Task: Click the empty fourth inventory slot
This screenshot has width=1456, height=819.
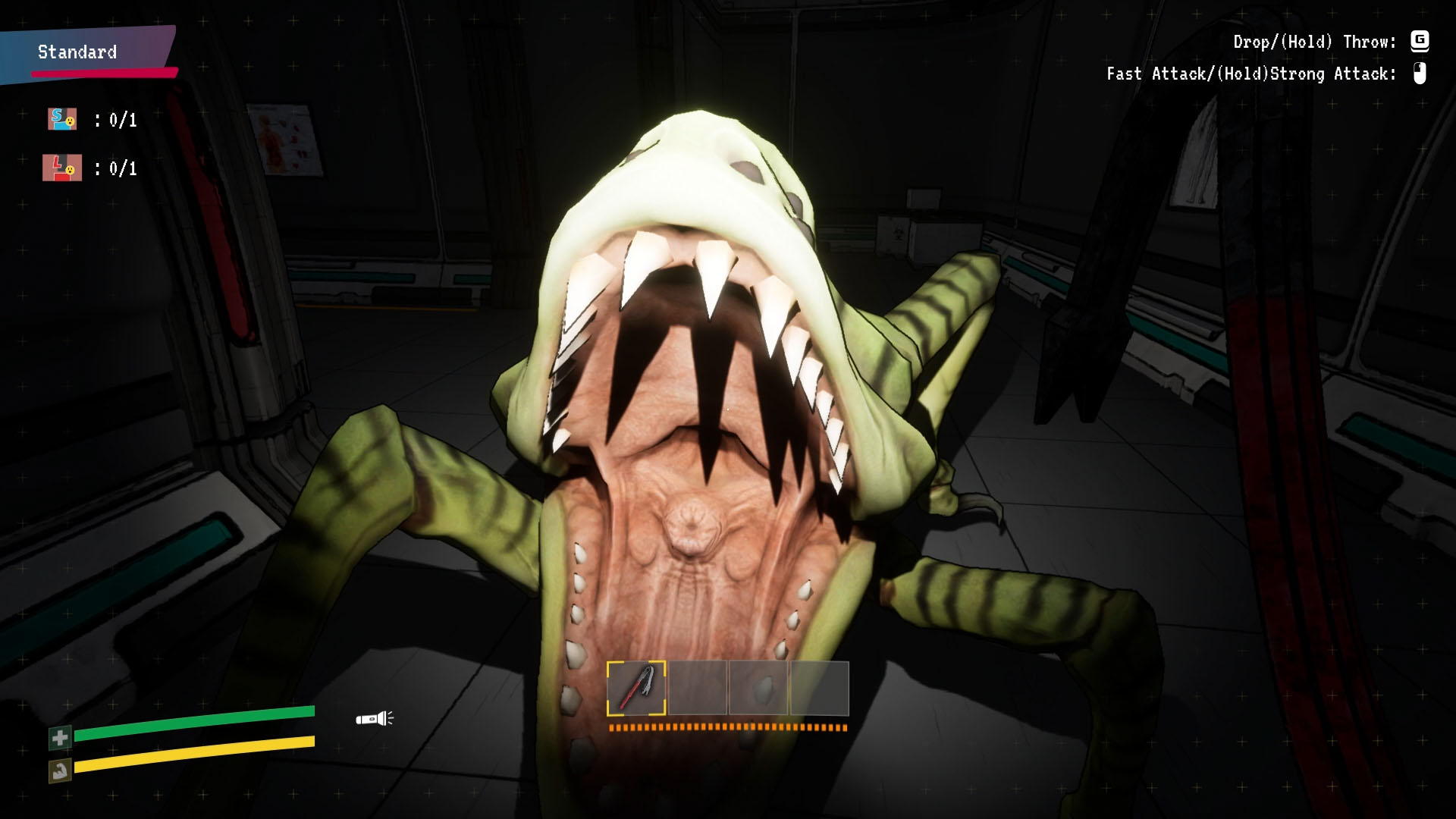Action: tap(817, 689)
